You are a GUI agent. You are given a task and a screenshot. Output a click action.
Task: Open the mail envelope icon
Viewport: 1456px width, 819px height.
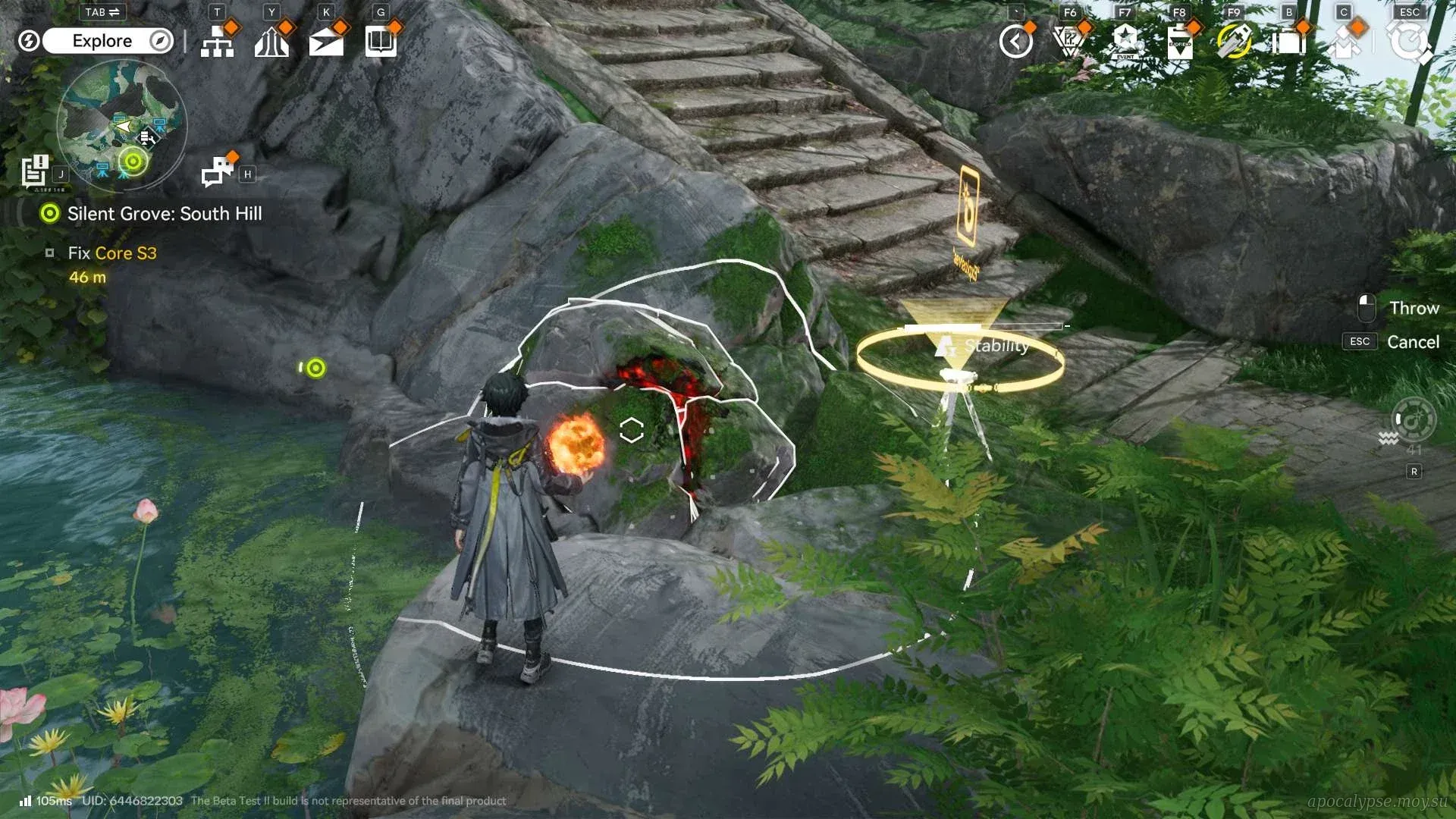tap(326, 42)
